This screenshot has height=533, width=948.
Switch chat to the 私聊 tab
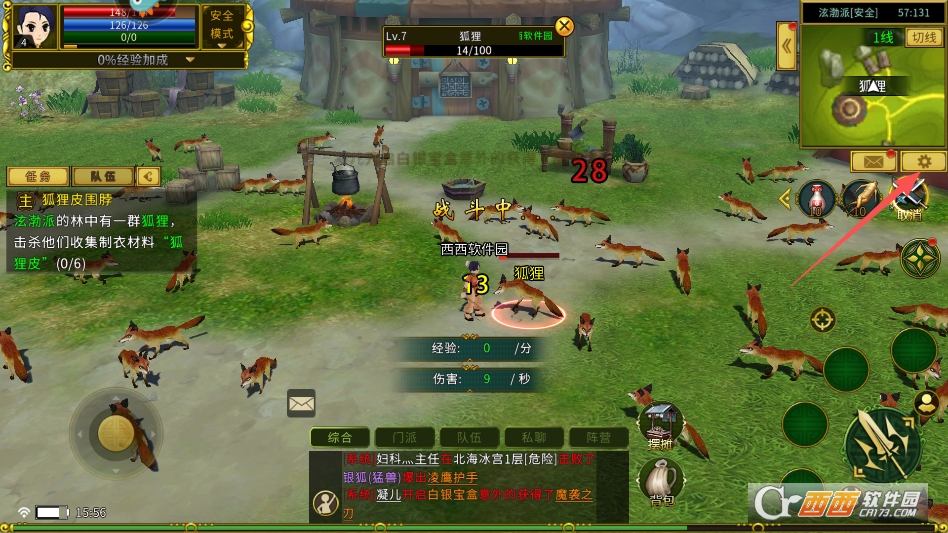click(526, 437)
